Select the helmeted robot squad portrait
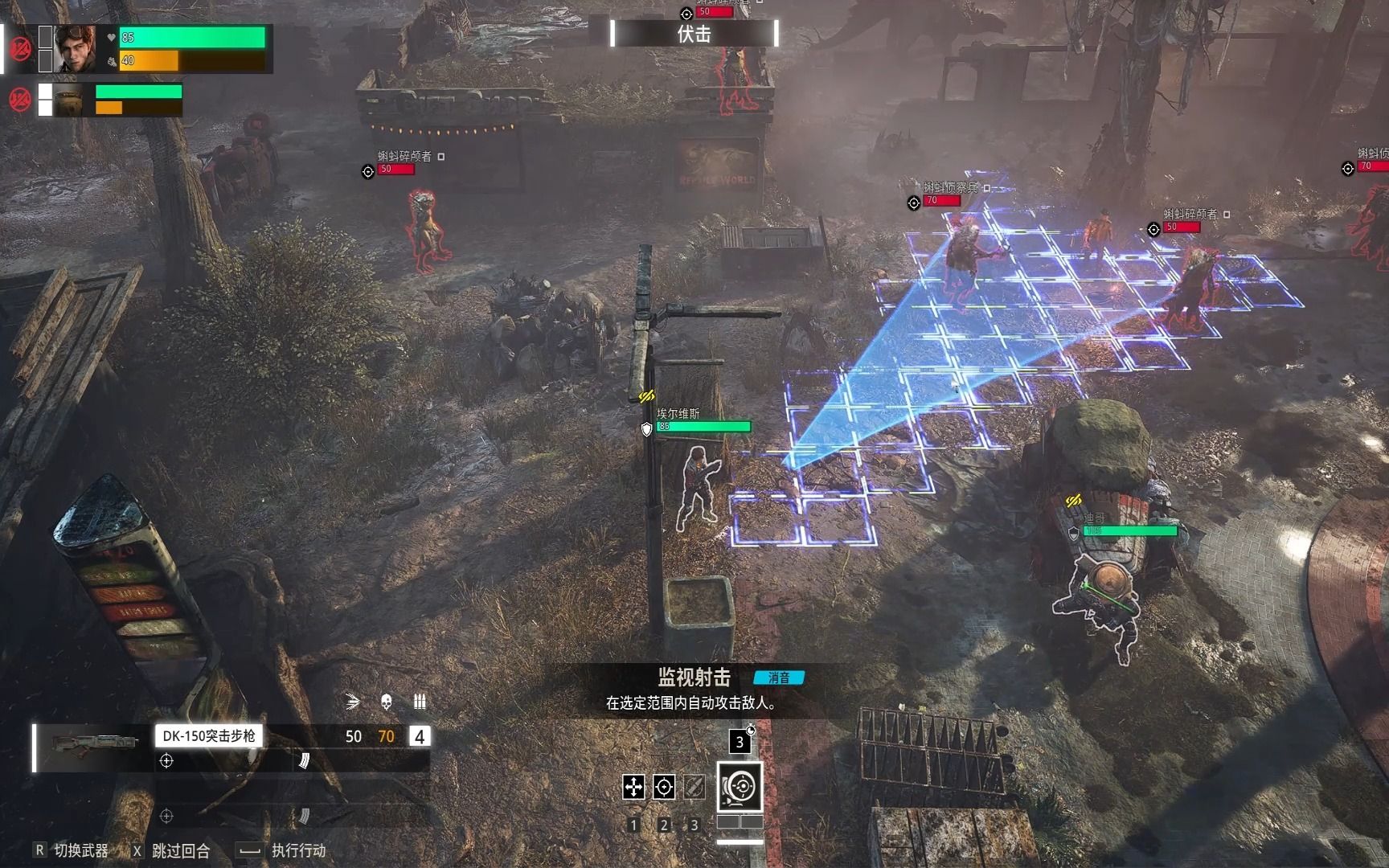Screen dimensions: 1389x868 point(69,100)
